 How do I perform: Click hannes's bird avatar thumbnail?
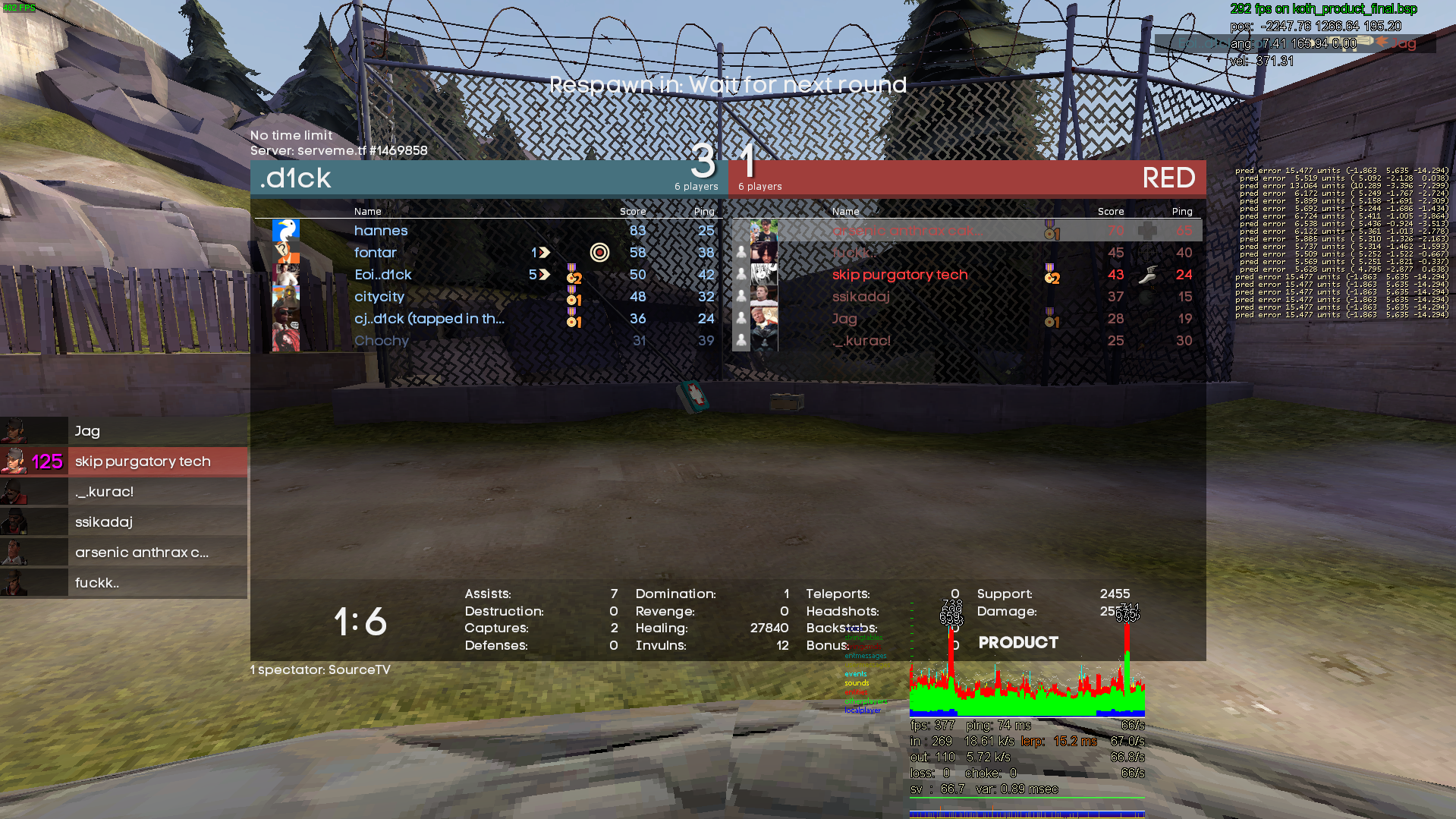pos(286,230)
